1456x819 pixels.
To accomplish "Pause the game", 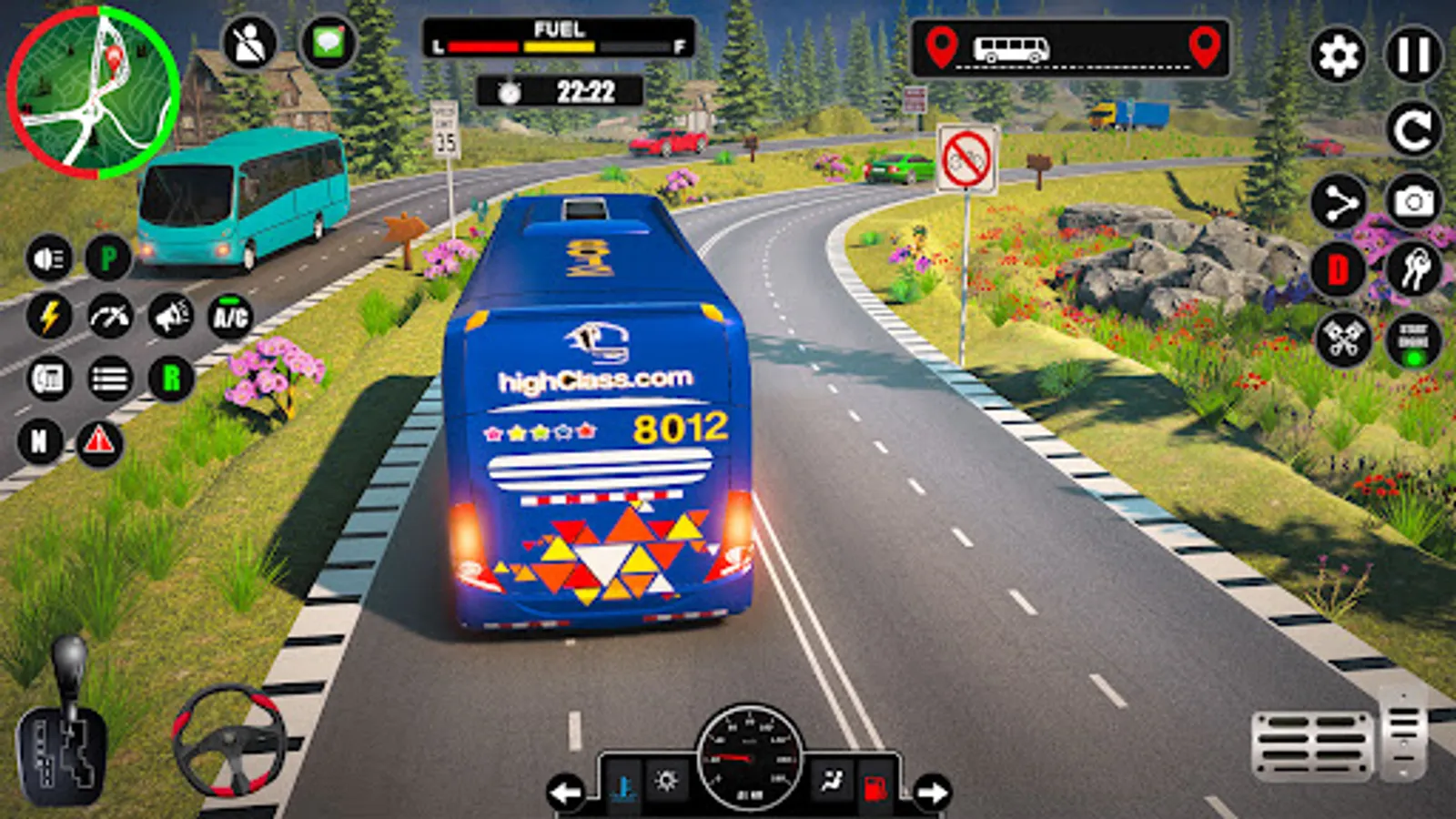I will [1413, 56].
